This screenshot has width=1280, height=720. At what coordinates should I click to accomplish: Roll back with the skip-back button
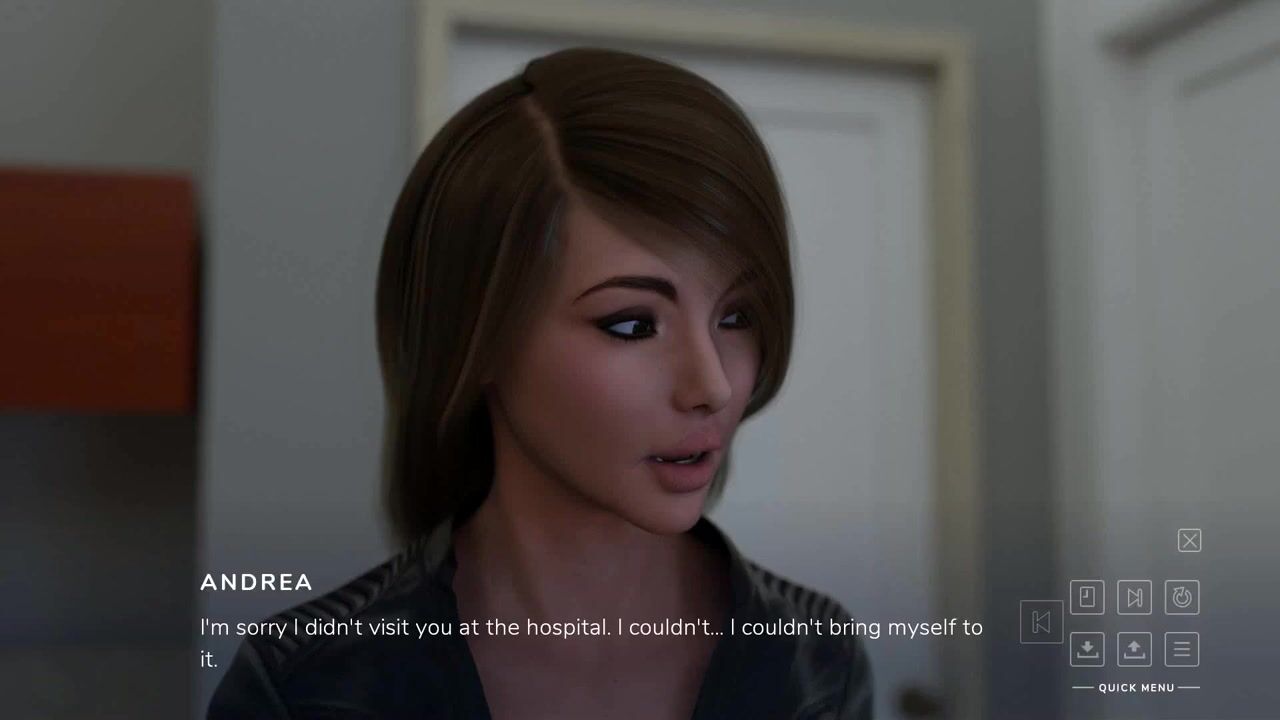(1041, 622)
